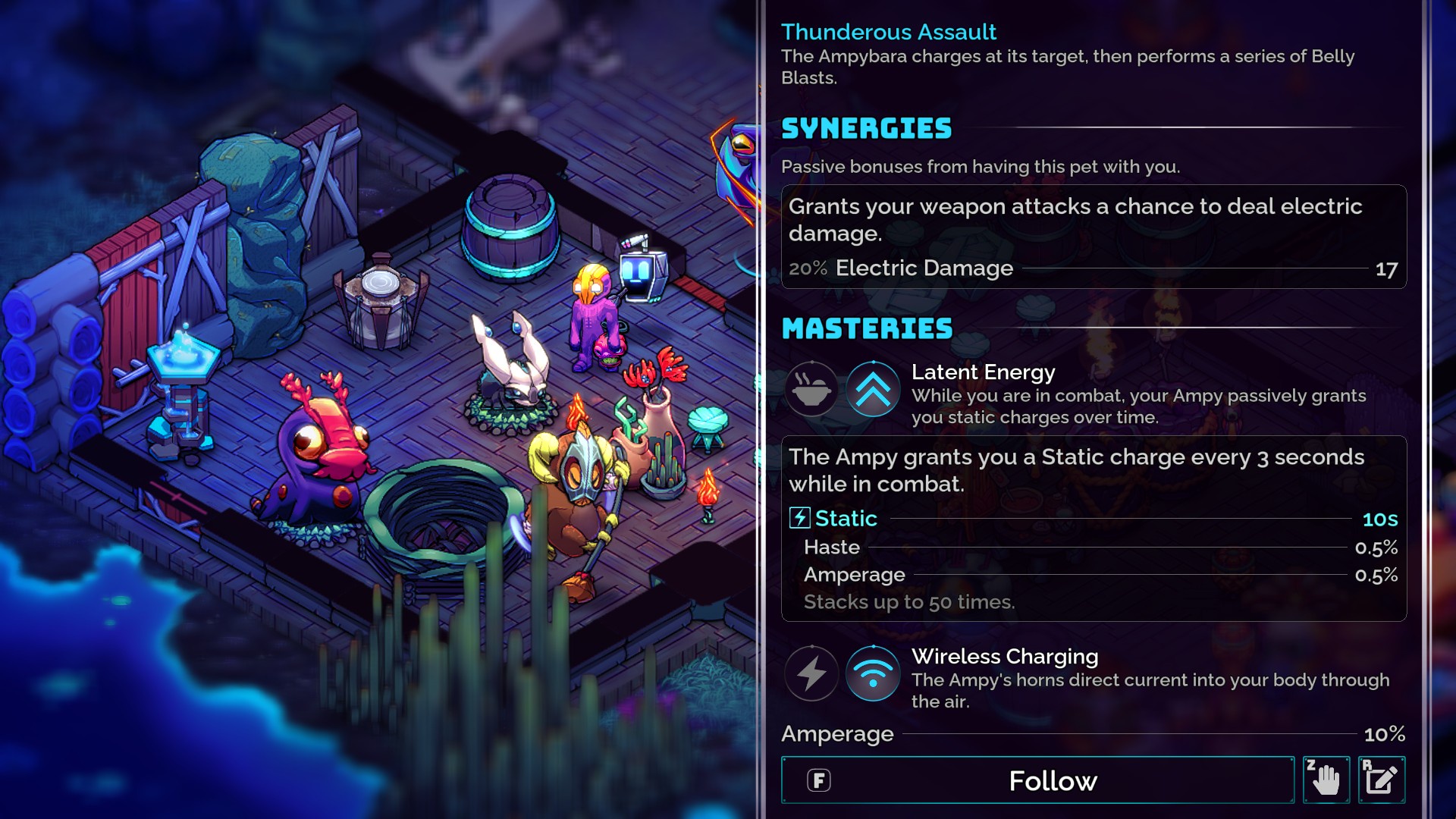Click the grey lightning icon beside Wireless Charging
This screenshot has width=1456, height=819.
811,673
